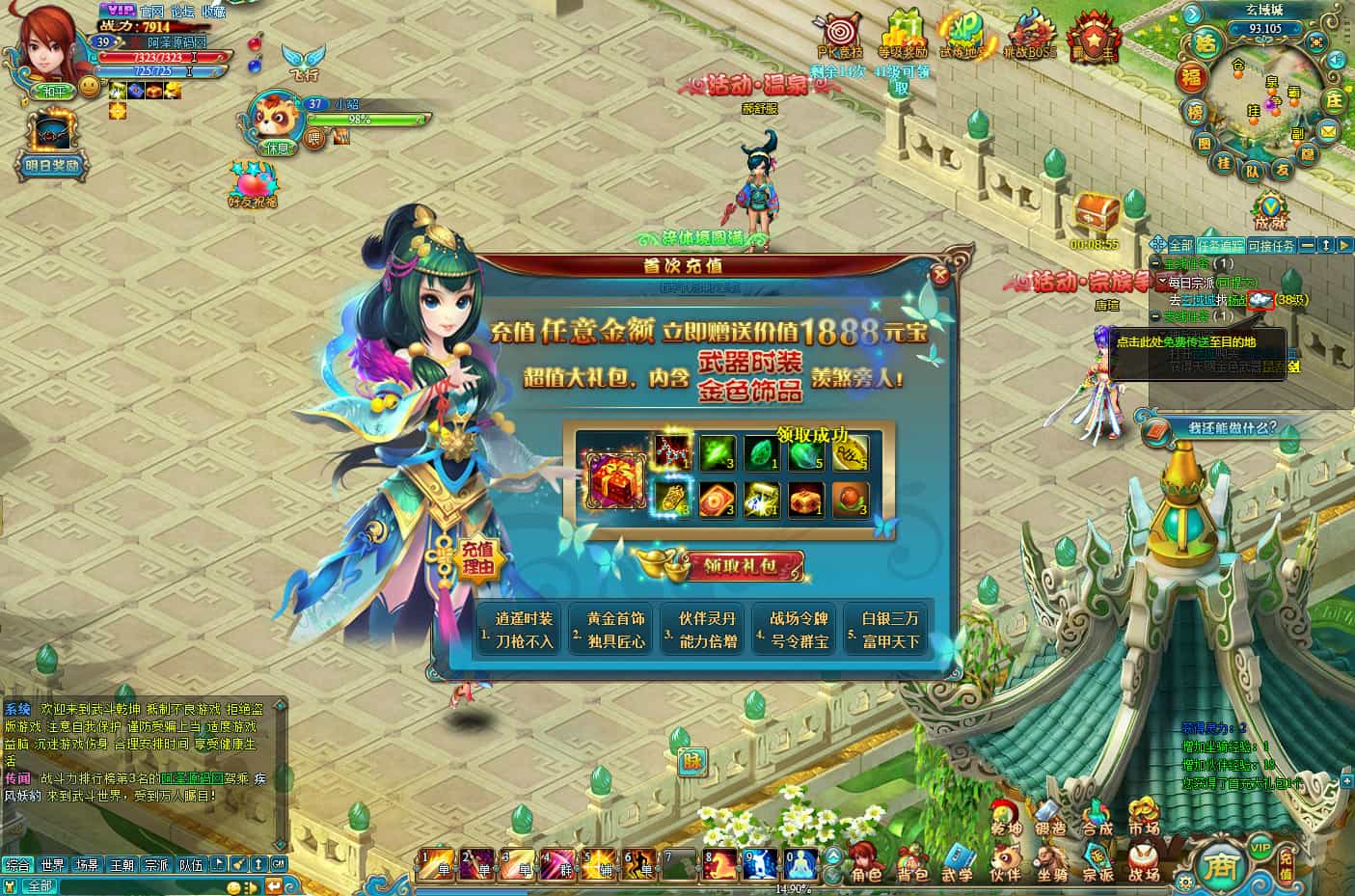The height and width of the screenshot is (896, 1355).
Task: Close the 首次充值 first-recharge popup
Action: [x=940, y=275]
